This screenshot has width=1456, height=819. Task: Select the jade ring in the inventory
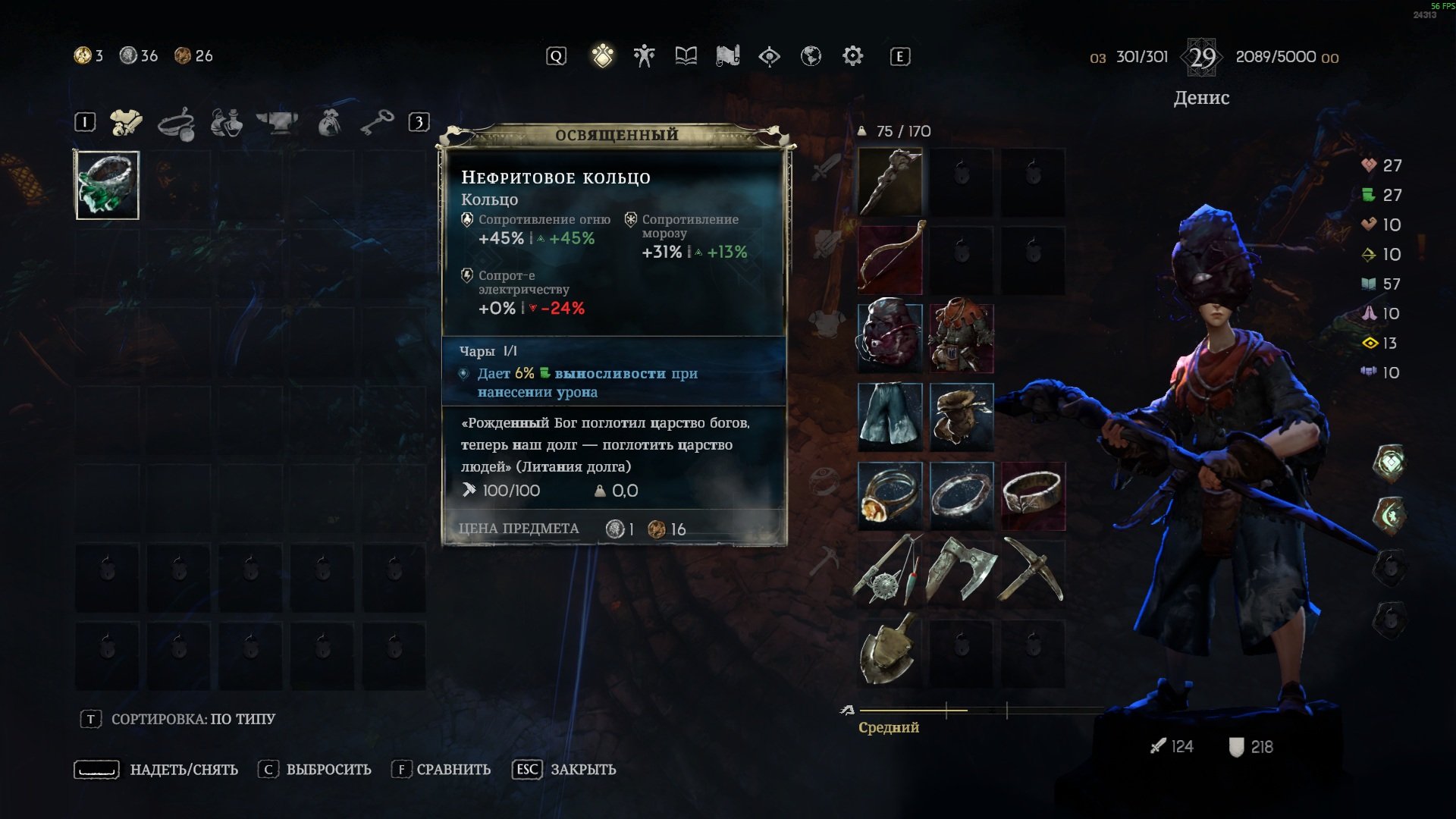[x=107, y=185]
